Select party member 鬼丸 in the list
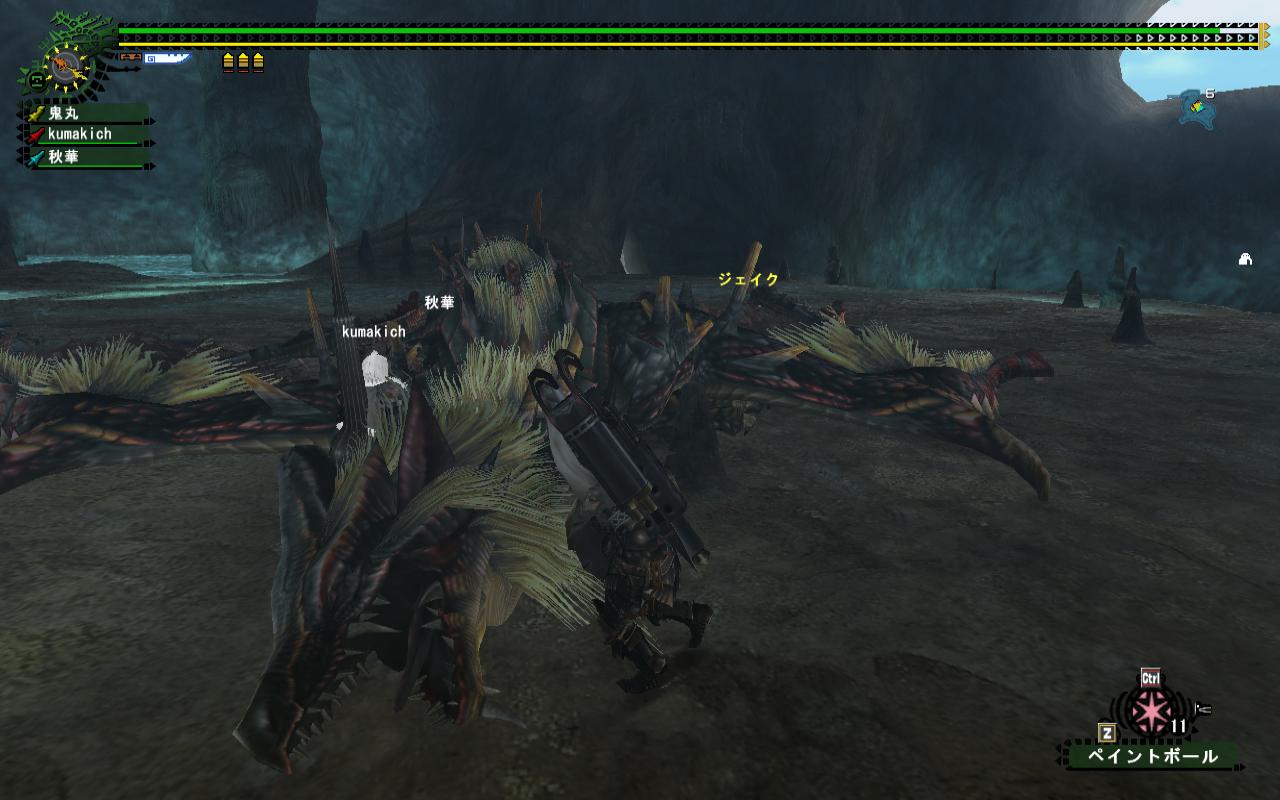This screenshot has height=800, width=1280. 63,114
